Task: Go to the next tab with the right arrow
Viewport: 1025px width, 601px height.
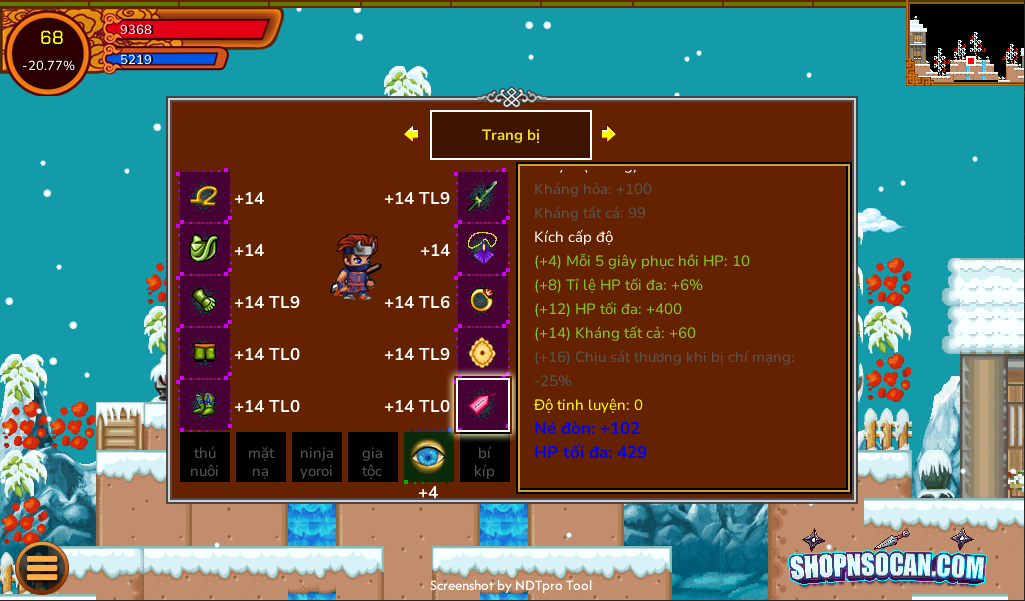Action: pyautogui.click(x=608, y=134)
